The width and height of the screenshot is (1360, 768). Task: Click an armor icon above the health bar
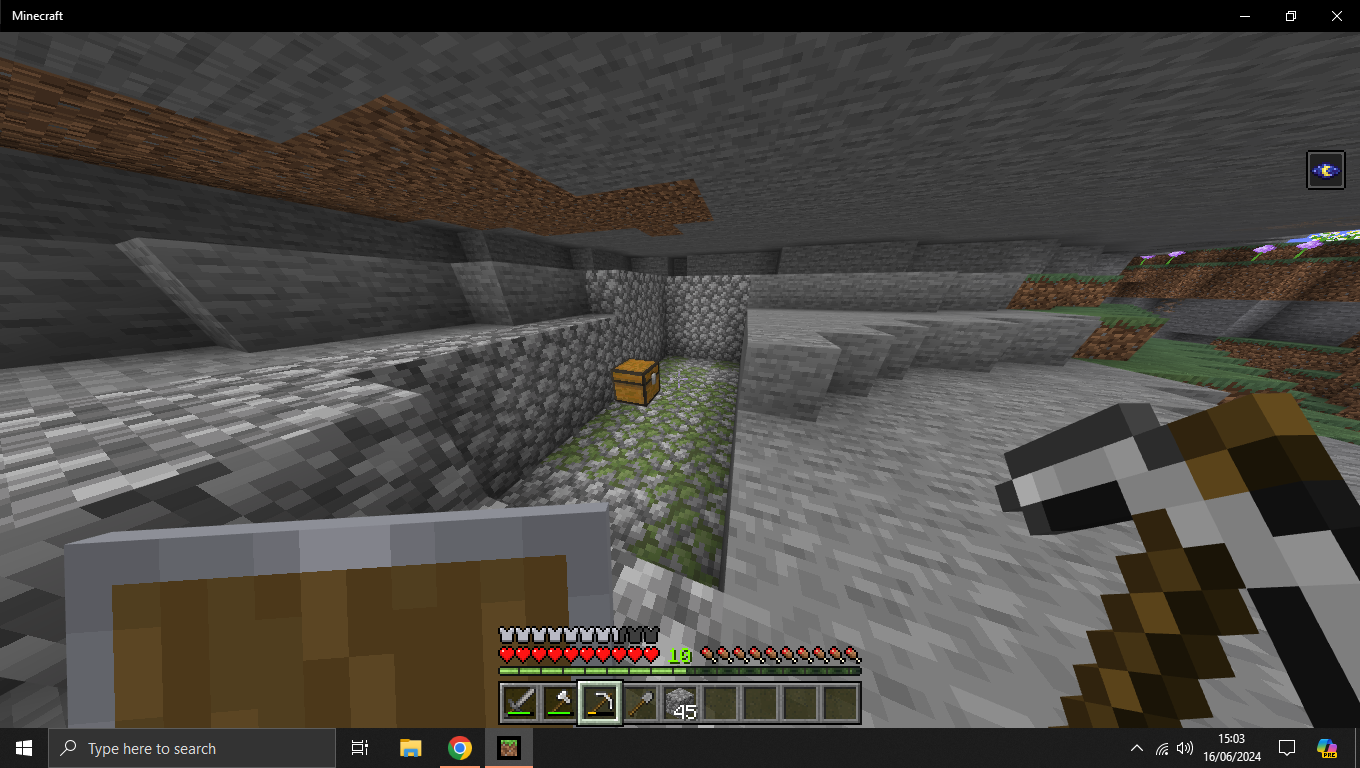coord(506,634)
